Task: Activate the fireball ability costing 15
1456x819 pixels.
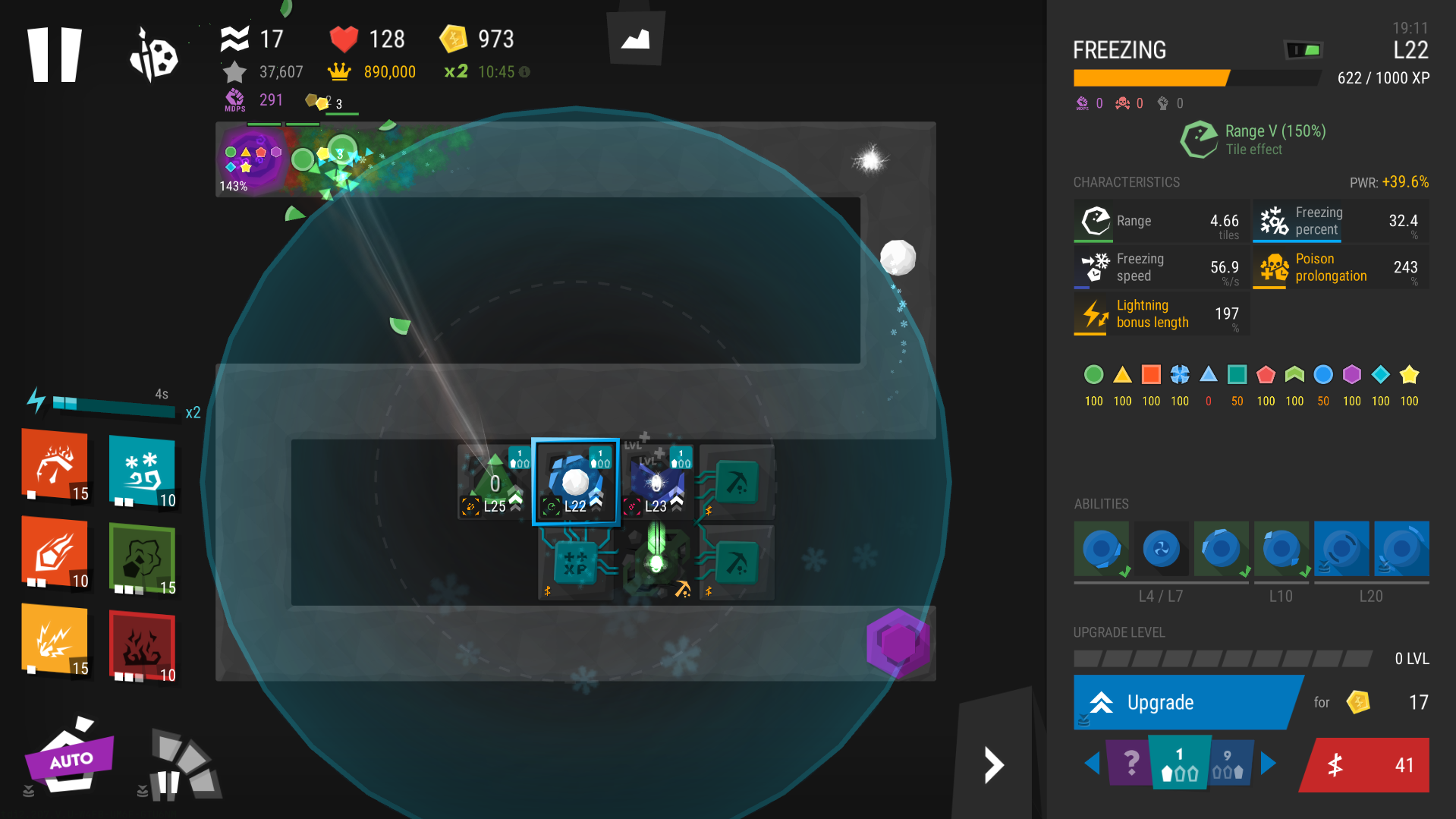Action: [x=55, y=465]
